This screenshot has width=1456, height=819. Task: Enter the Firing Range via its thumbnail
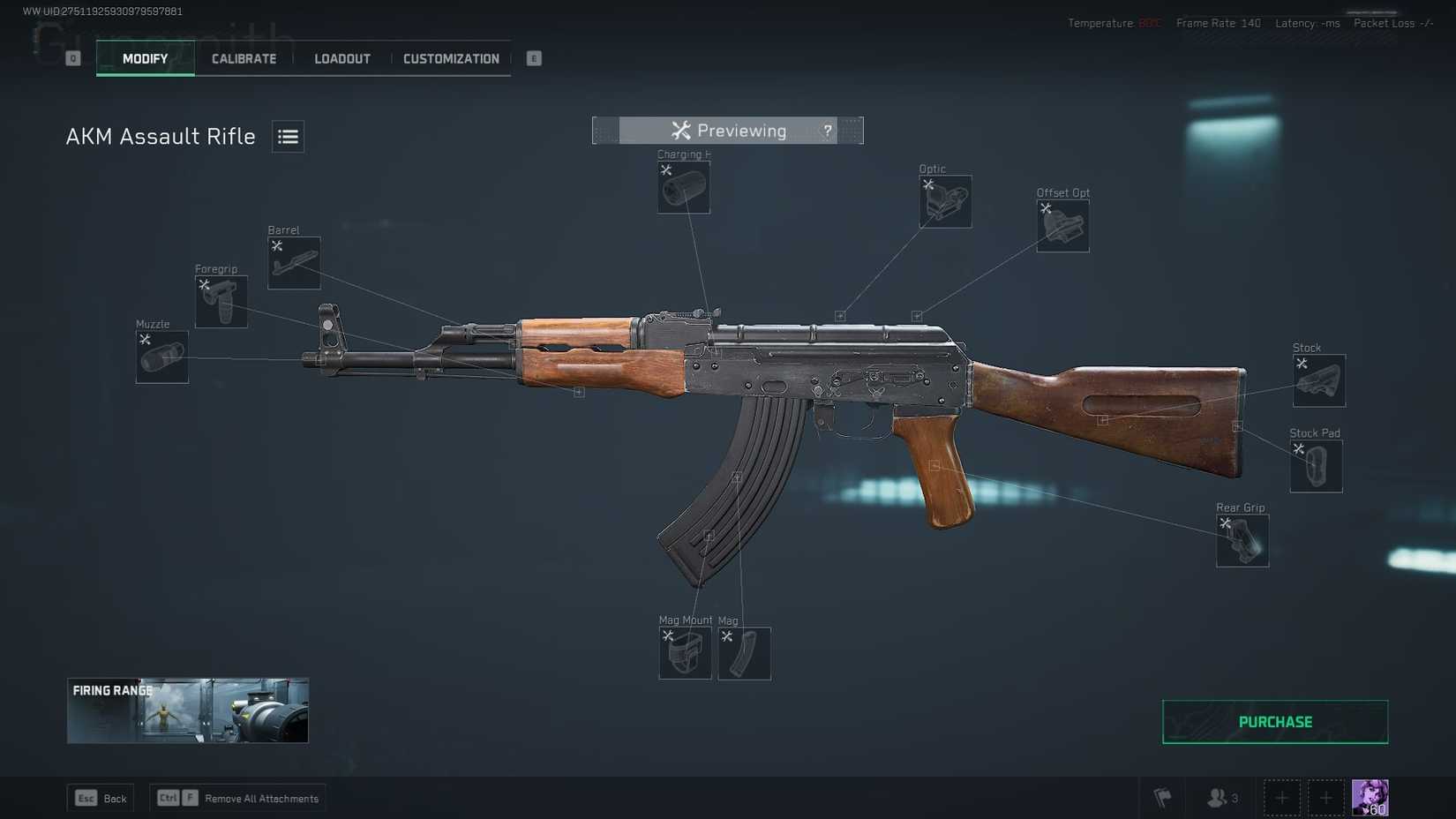click(187, 710)
